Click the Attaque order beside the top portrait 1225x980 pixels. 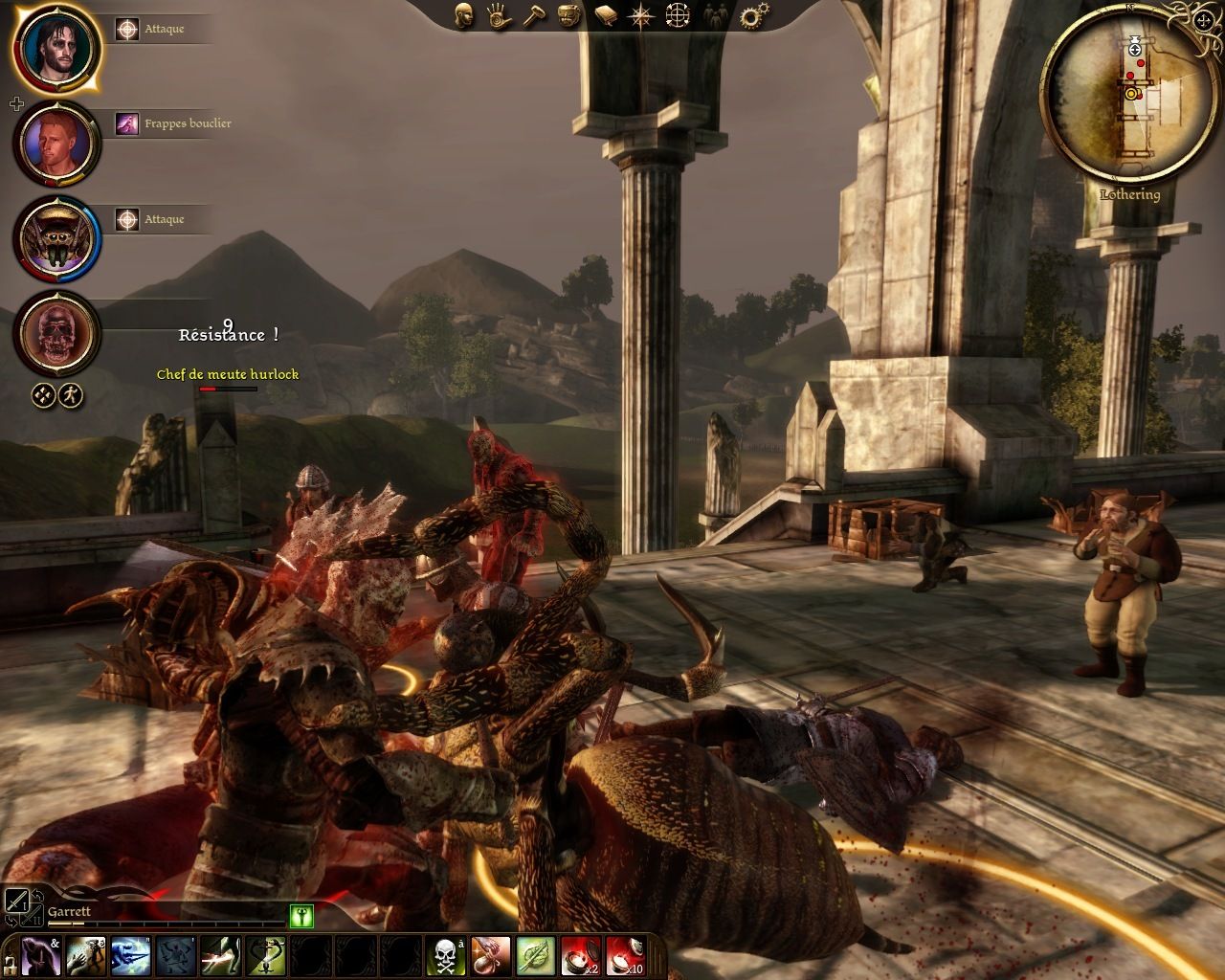(164, 29)
